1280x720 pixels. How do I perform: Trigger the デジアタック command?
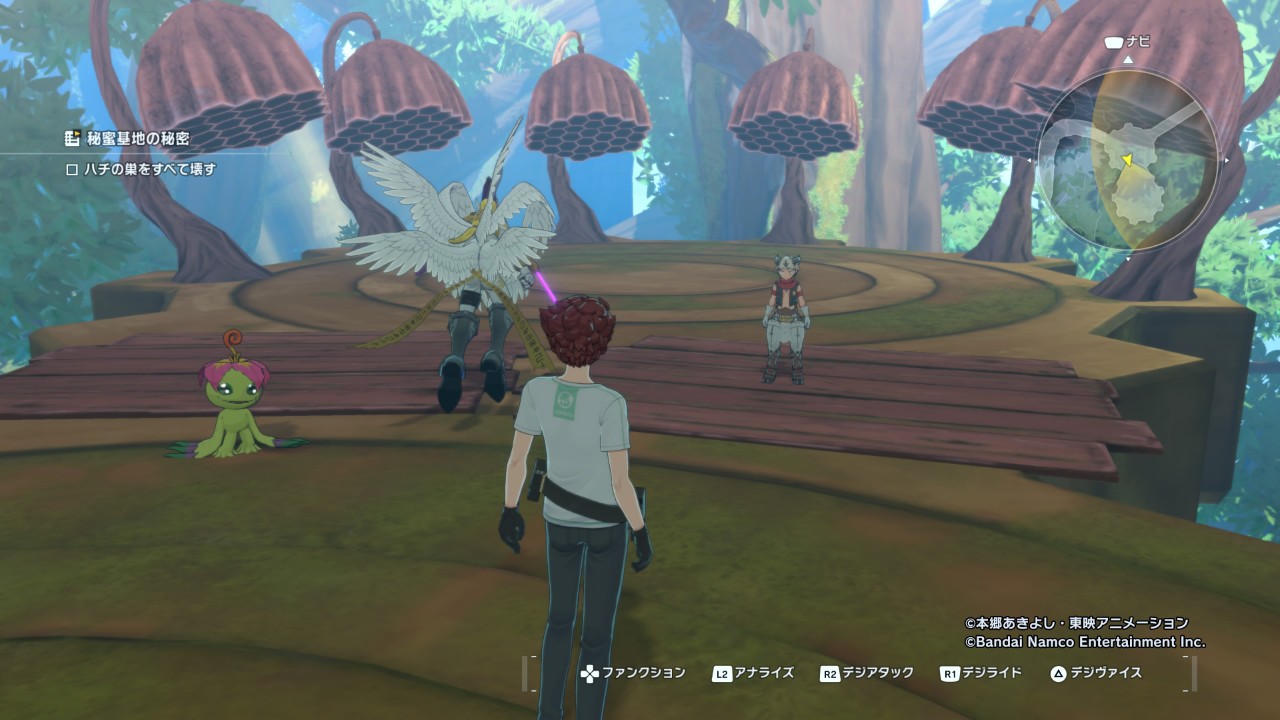click(x=867, y=673)
